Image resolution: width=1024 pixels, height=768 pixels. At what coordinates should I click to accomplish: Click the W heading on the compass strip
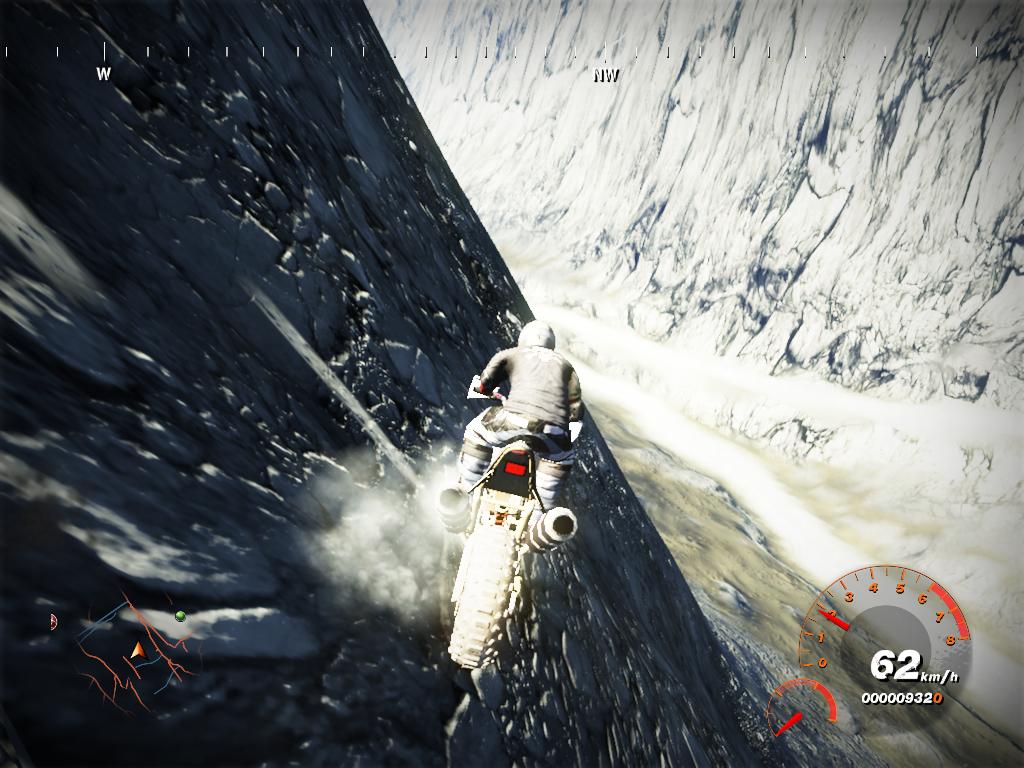point(103,73)
